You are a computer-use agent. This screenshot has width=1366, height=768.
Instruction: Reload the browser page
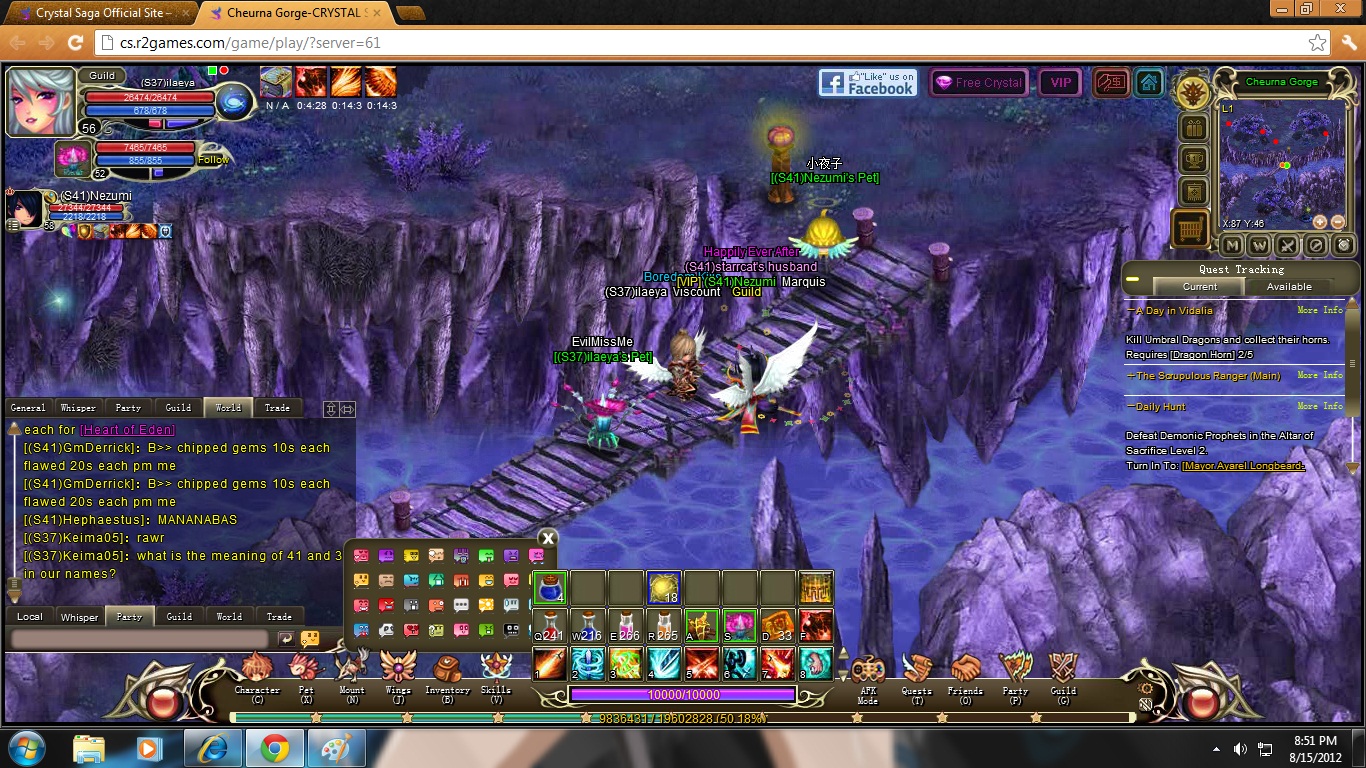click(75, 43)
